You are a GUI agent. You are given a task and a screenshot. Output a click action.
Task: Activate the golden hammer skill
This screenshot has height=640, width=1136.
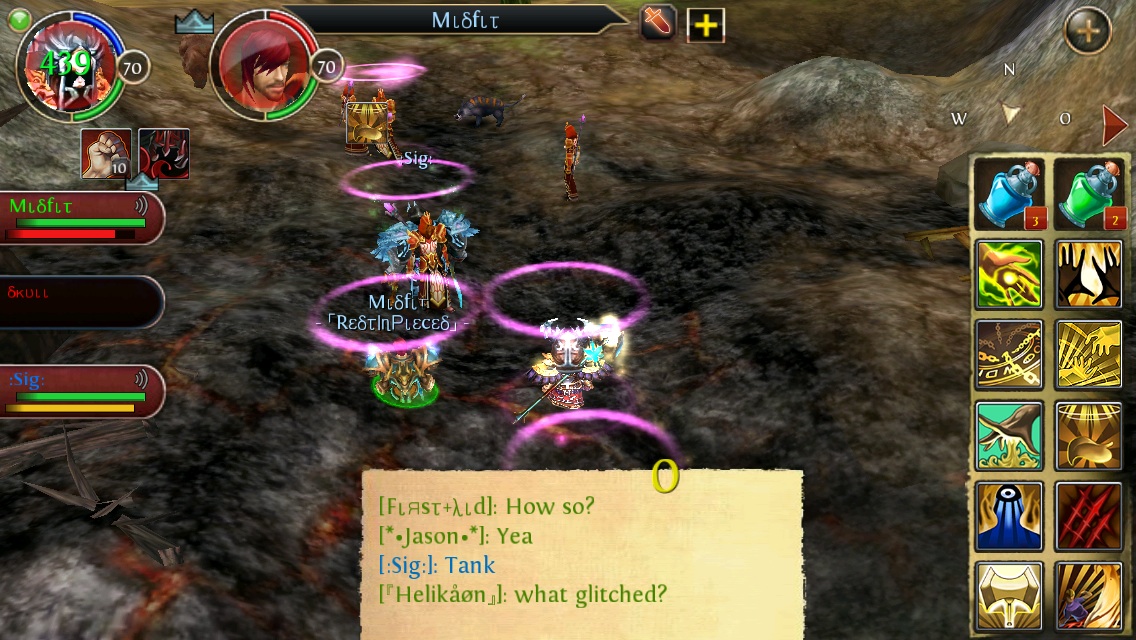1009,596
